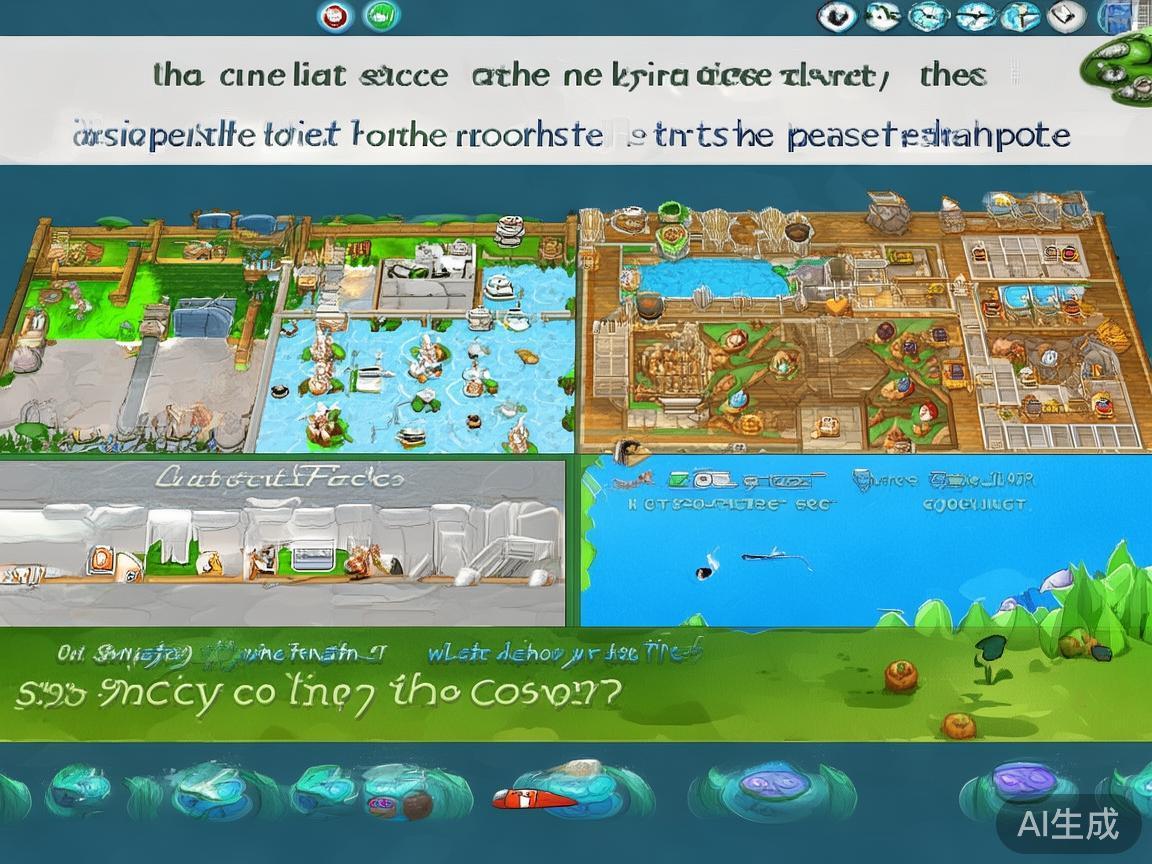Select the green round icon in the top bar
The height and width of the screenshot is (864, 1152).
pyautogui.click(x=381, y=16)
